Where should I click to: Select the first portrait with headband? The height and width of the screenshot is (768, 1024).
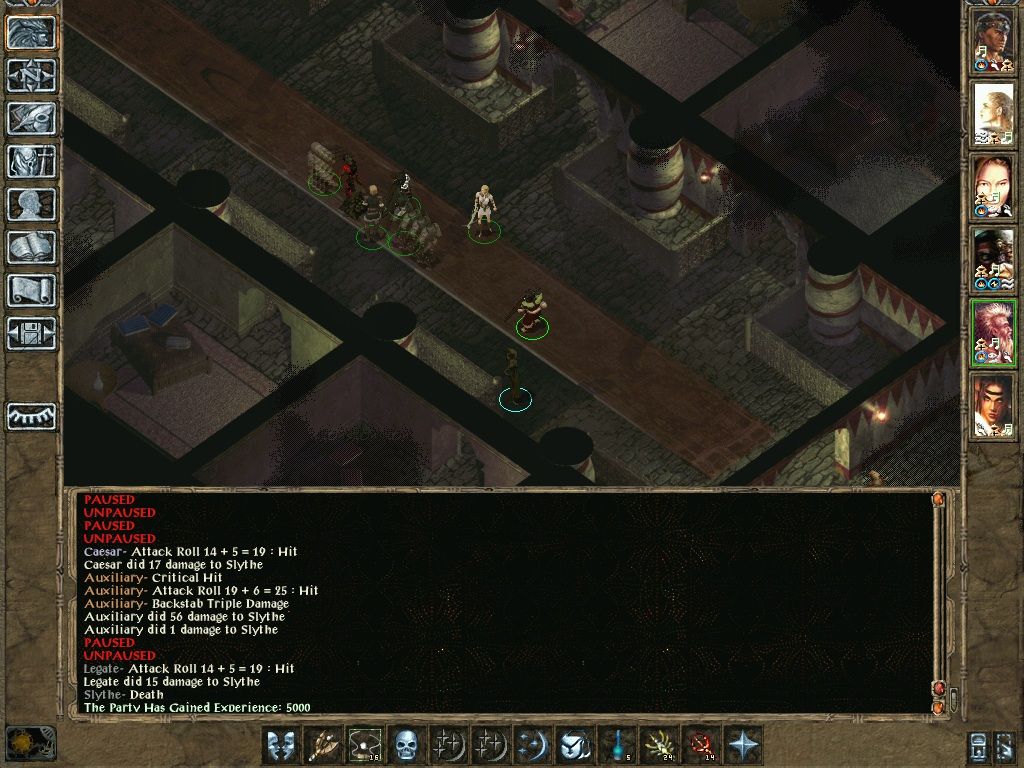(x=994, y=43)
